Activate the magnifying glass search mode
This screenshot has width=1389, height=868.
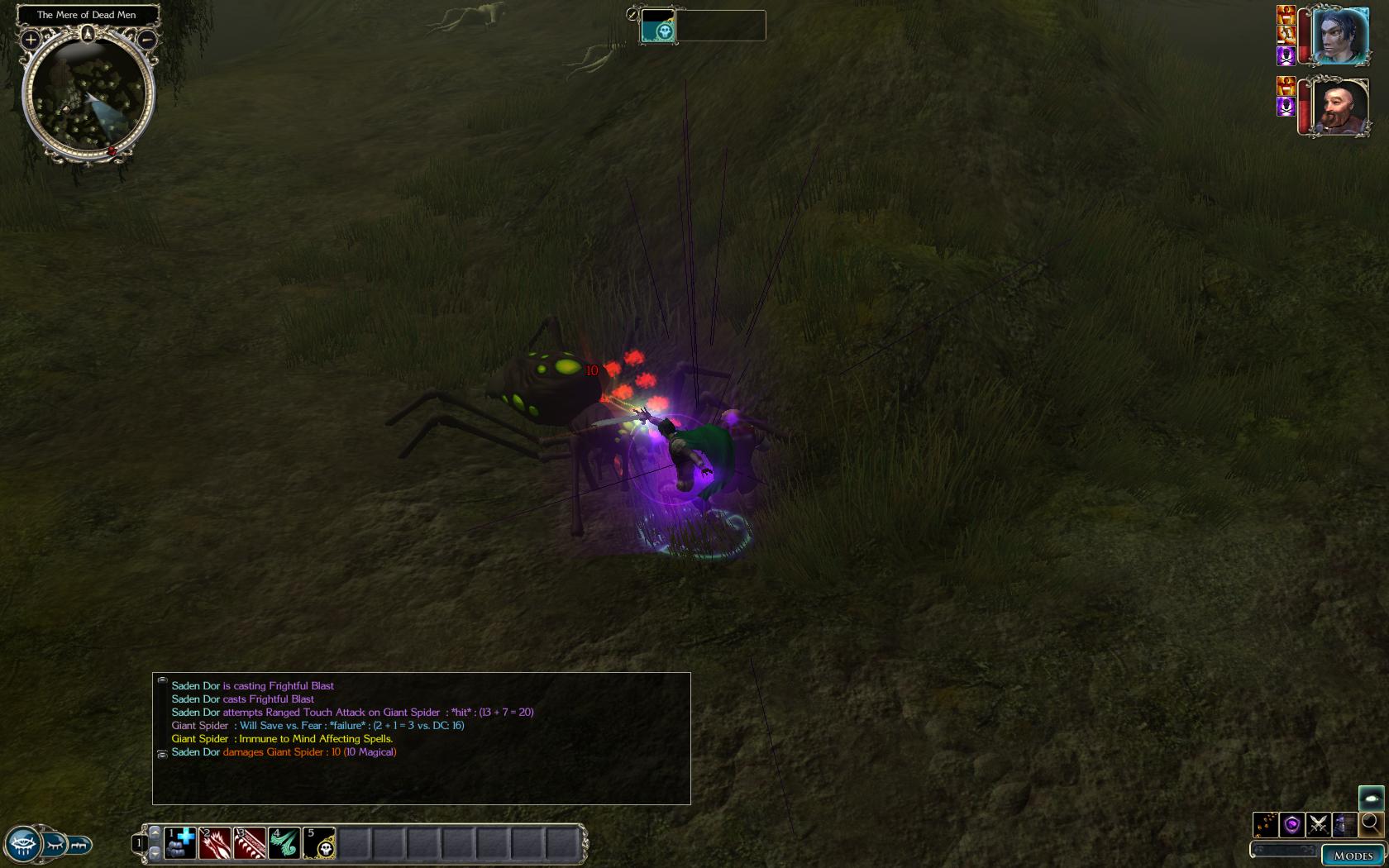pos(1370,823)
